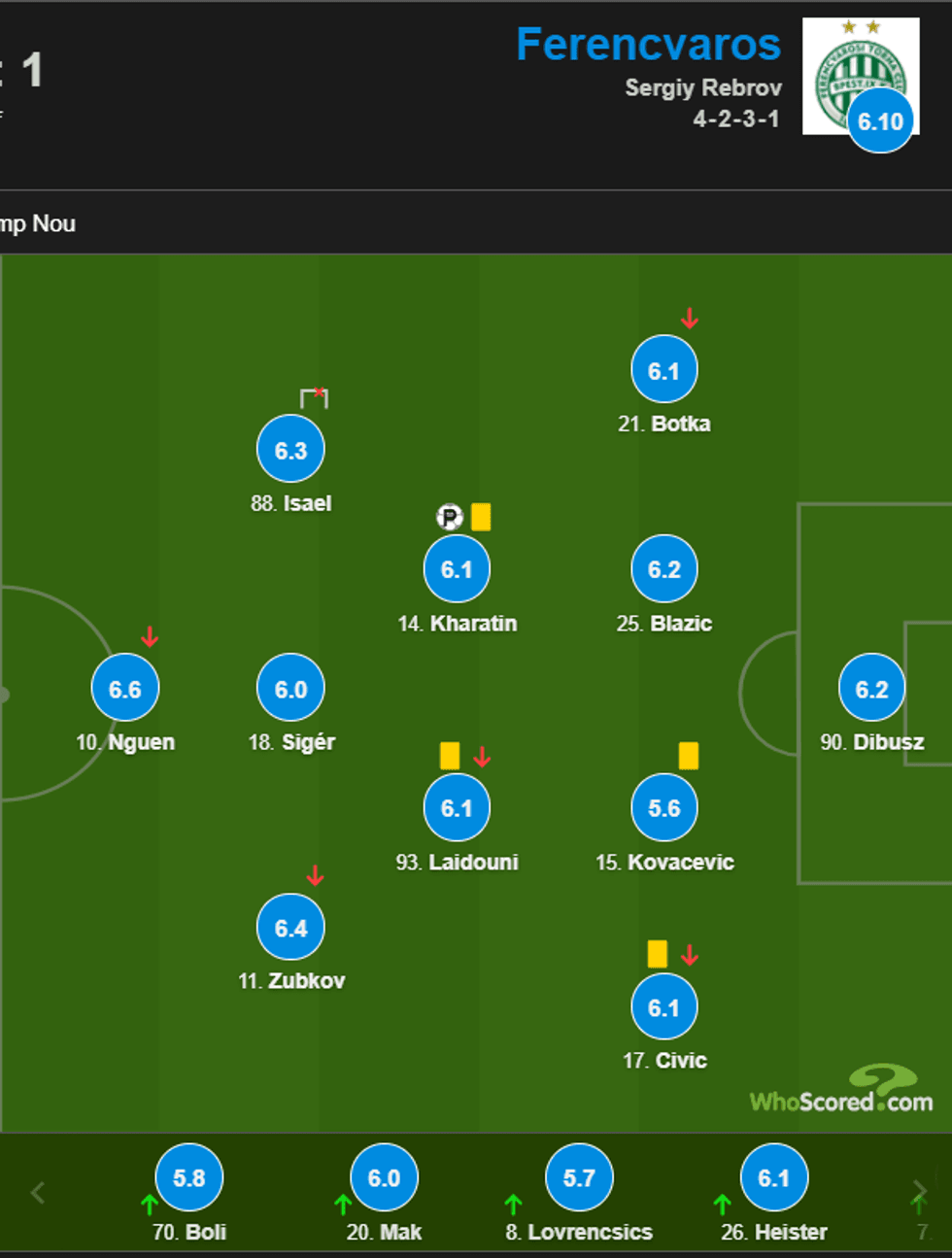Choose Civic's 6.1 rating bubble
Screen dimensions: 952x1258
click(x=664, y=1007)
